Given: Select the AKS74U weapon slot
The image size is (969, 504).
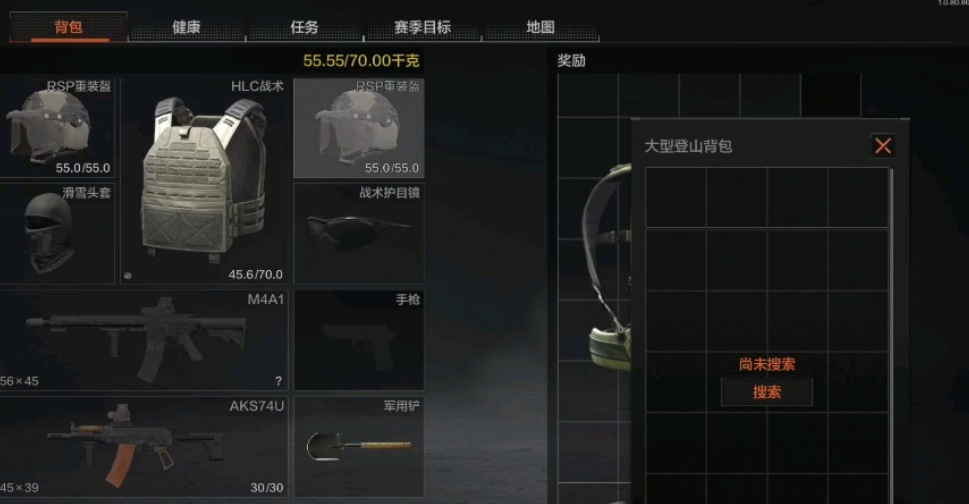Looking at the screenshot, I should pyautogui.click(x=143, y=447).
